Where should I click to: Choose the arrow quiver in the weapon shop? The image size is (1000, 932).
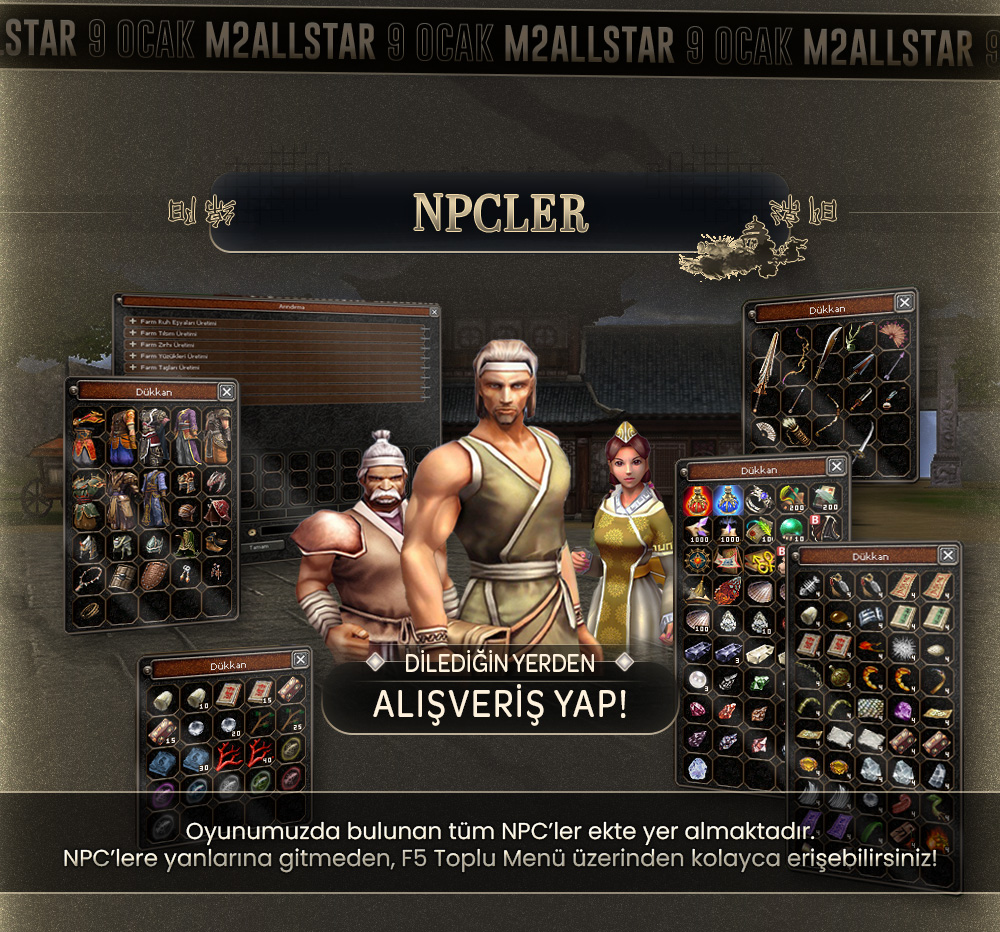click(x=797, y=432)
